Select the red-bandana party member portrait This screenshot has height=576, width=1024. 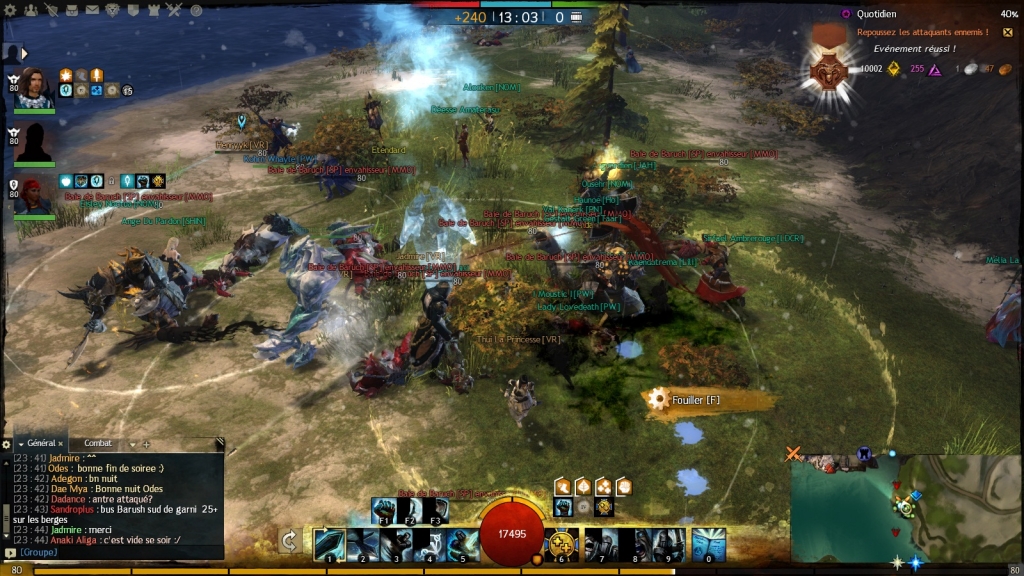35,195
